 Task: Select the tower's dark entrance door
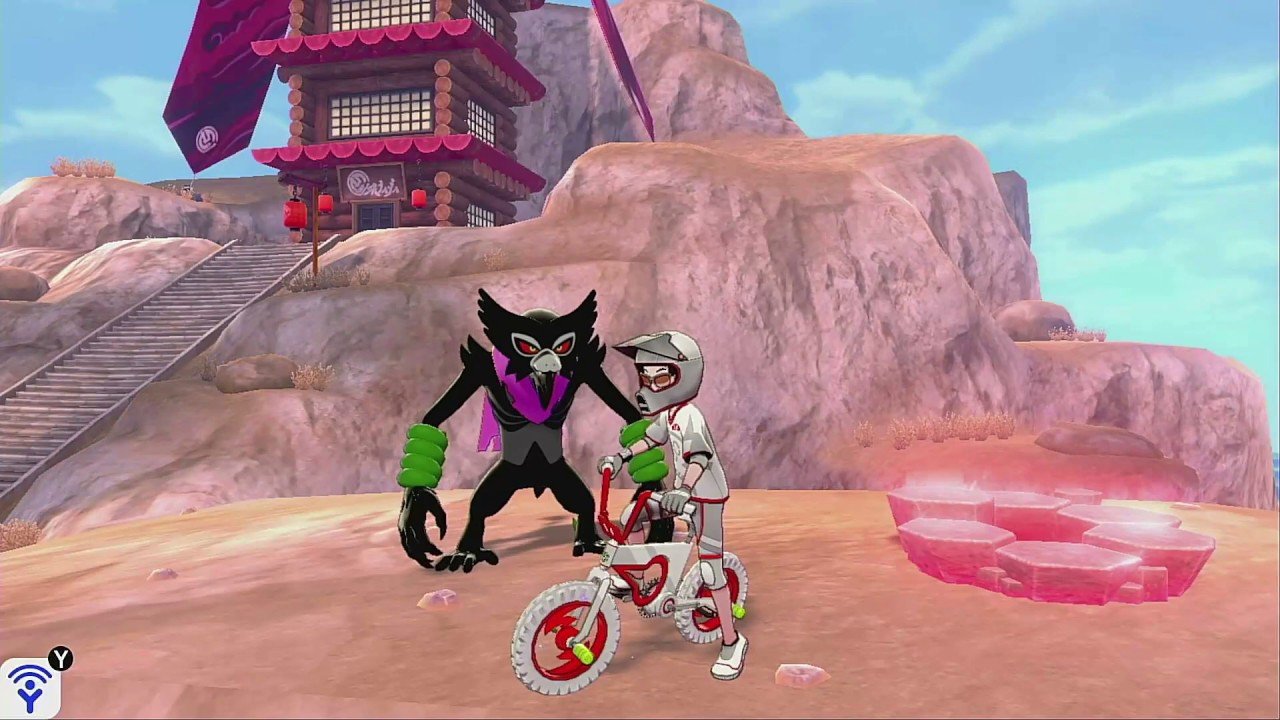point(374,218)
